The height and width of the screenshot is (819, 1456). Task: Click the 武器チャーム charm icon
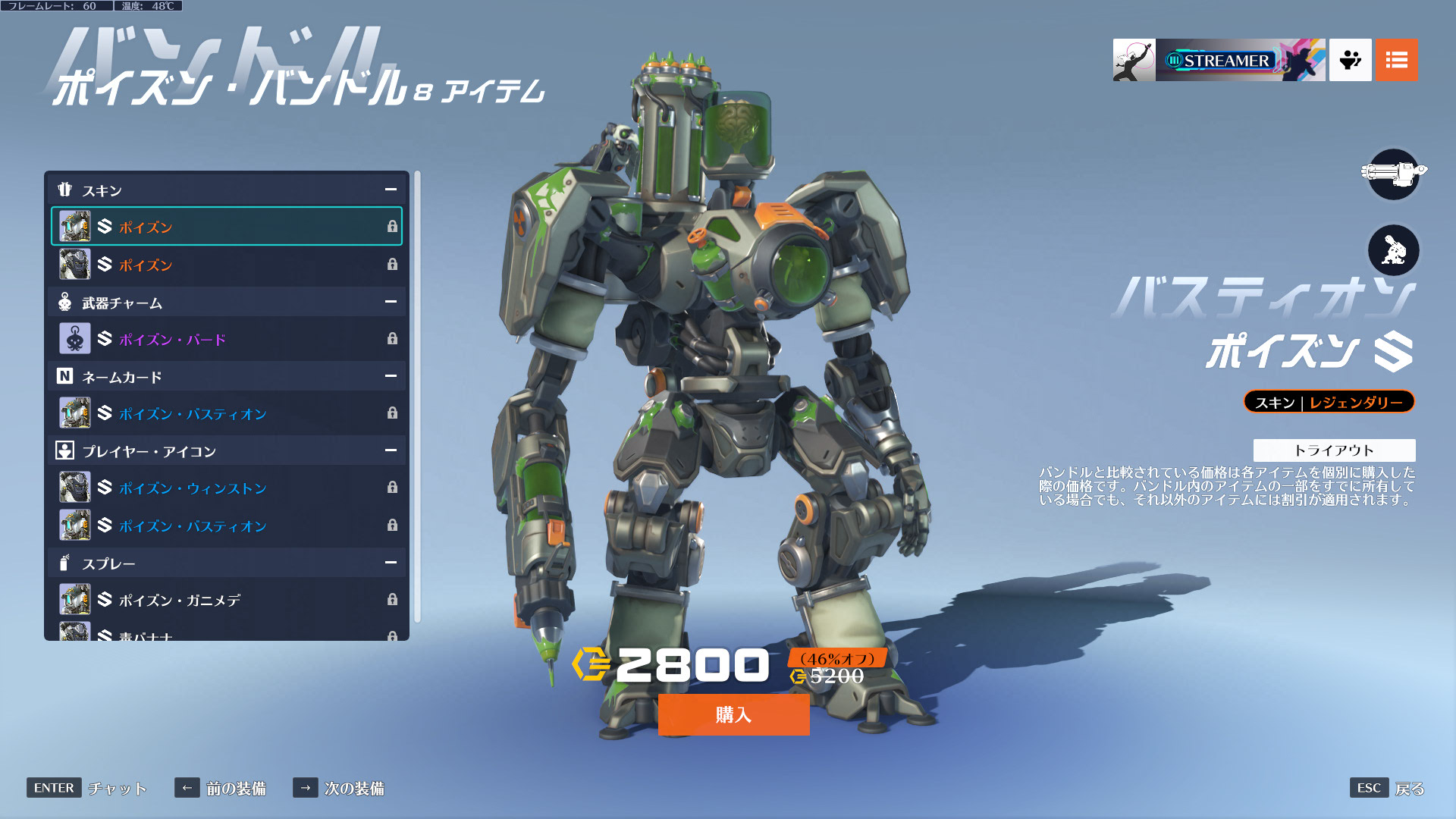click(65, 302)
